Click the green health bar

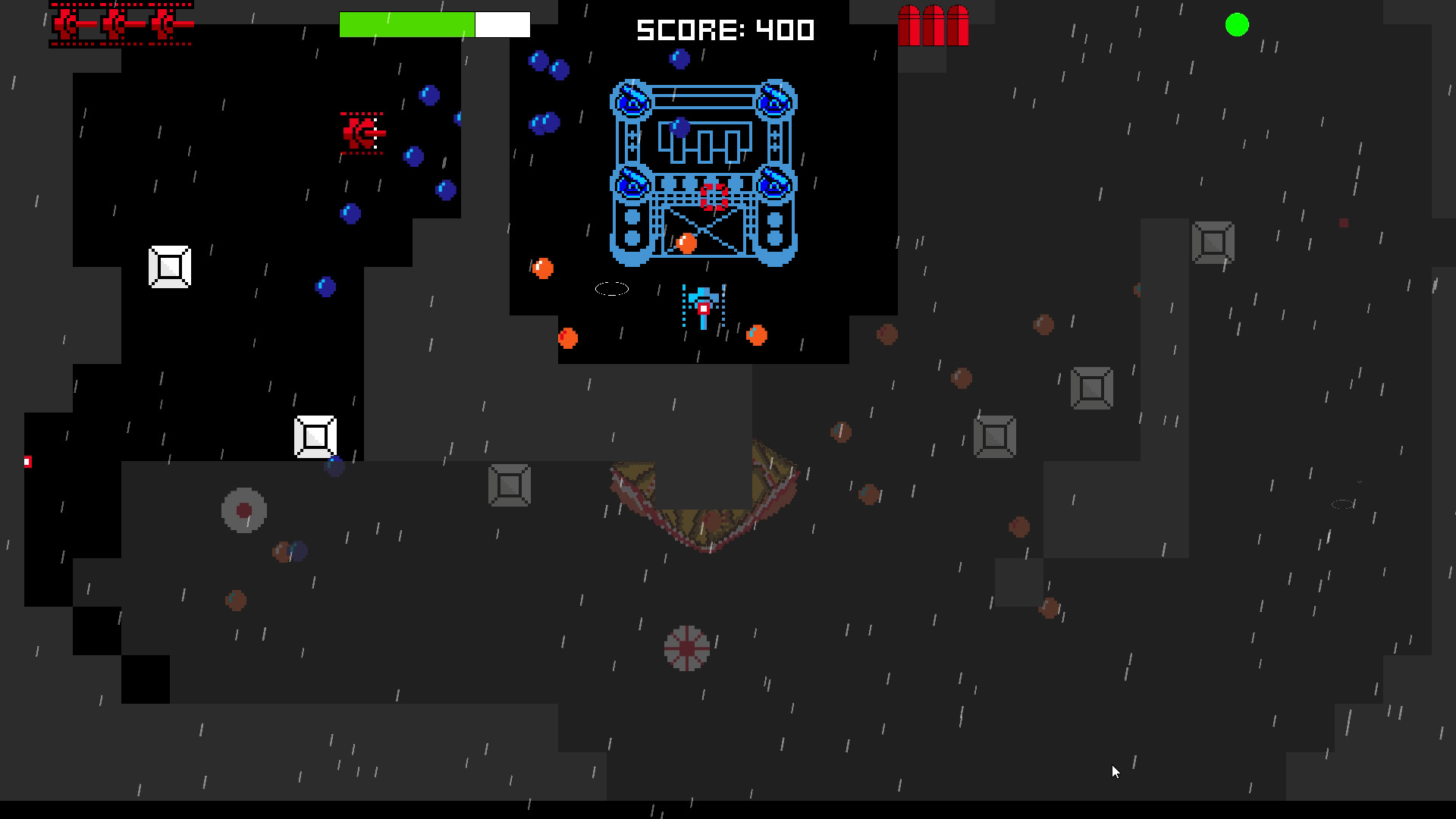click(x=406, y=24)
